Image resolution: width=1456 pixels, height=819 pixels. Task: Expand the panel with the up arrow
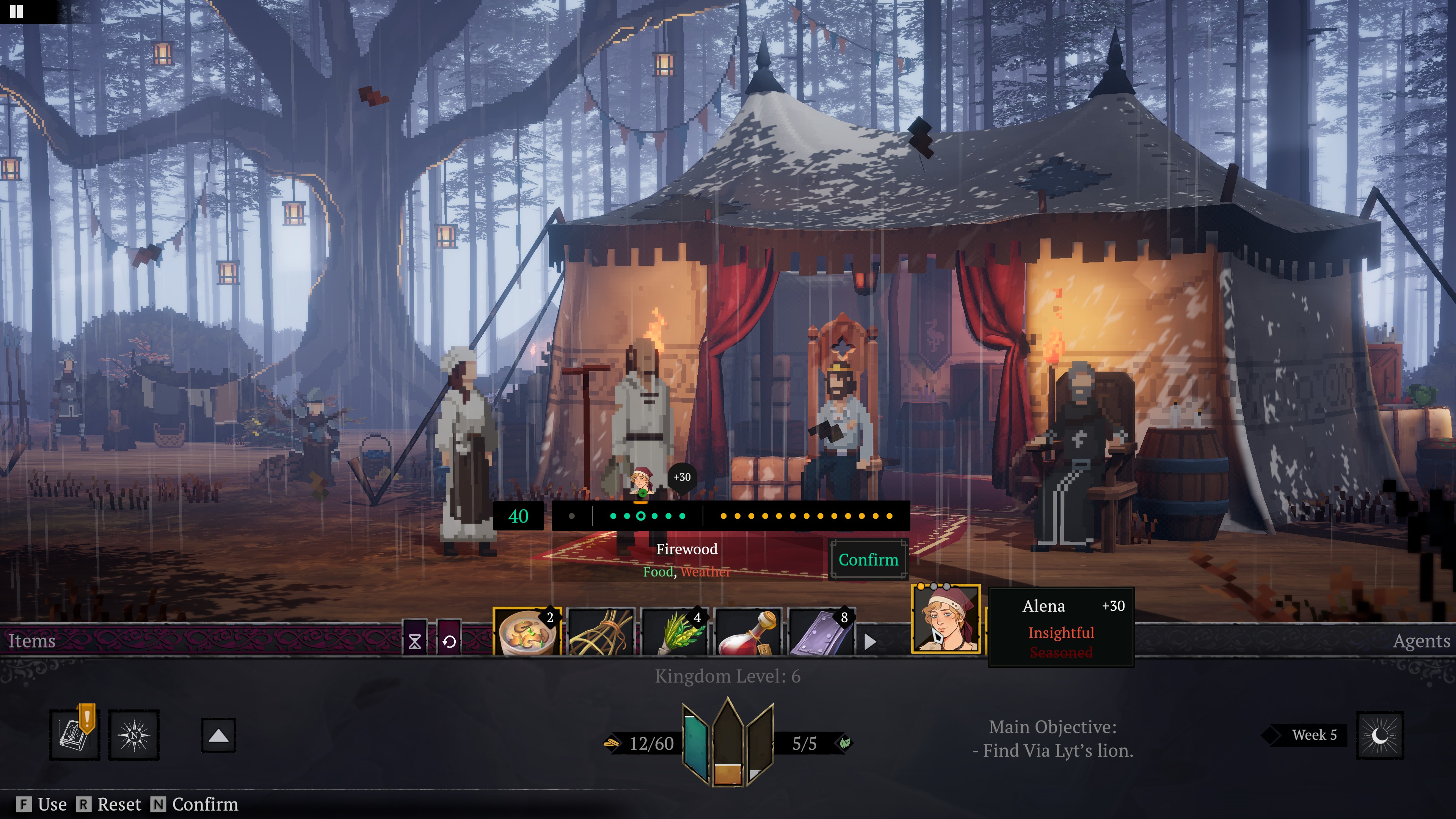218,735
